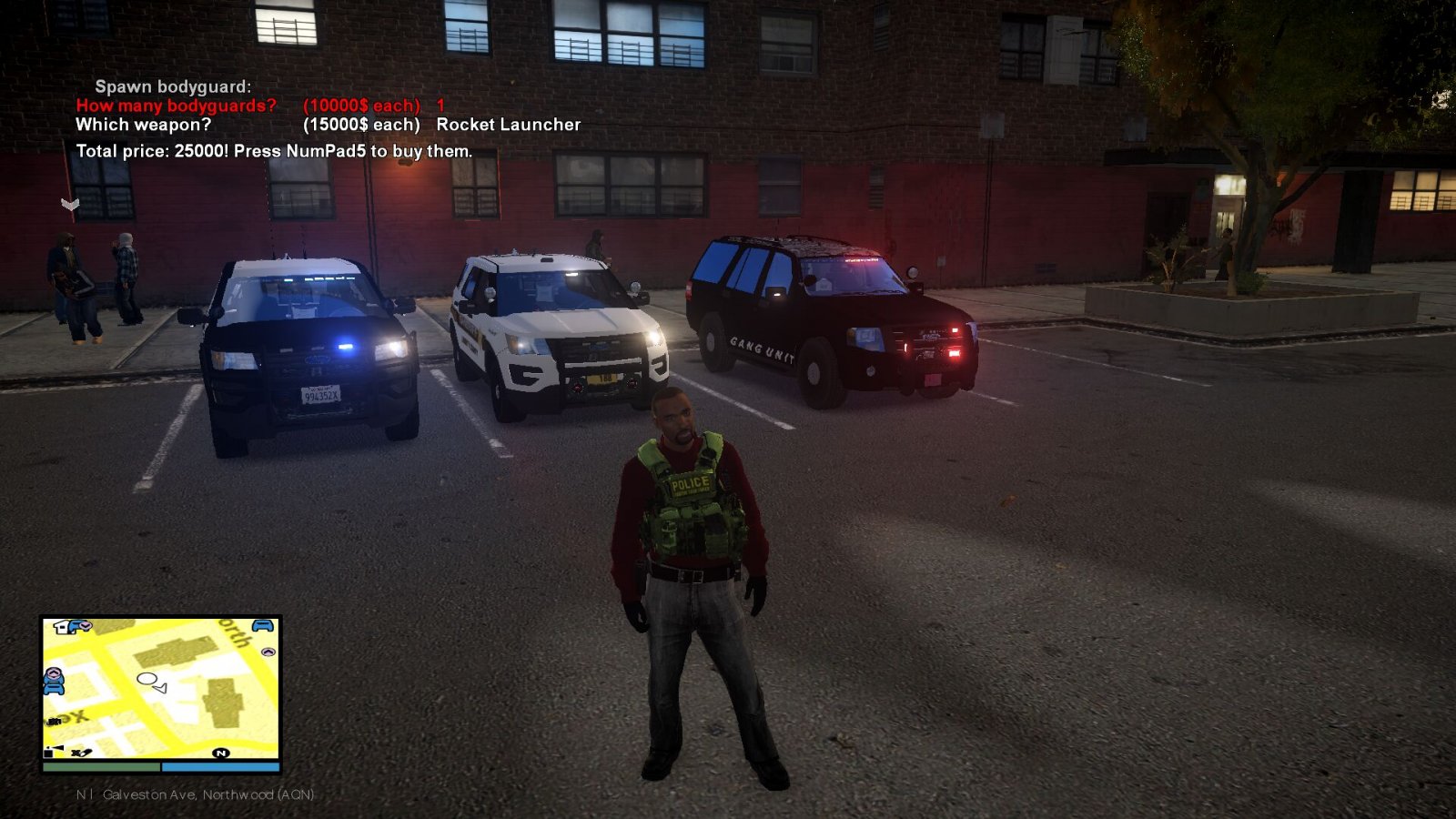Screen dimensions: 1456x819
Task: Change the Rocket Launcher weapon value
Action: click(x=508, y=125)
